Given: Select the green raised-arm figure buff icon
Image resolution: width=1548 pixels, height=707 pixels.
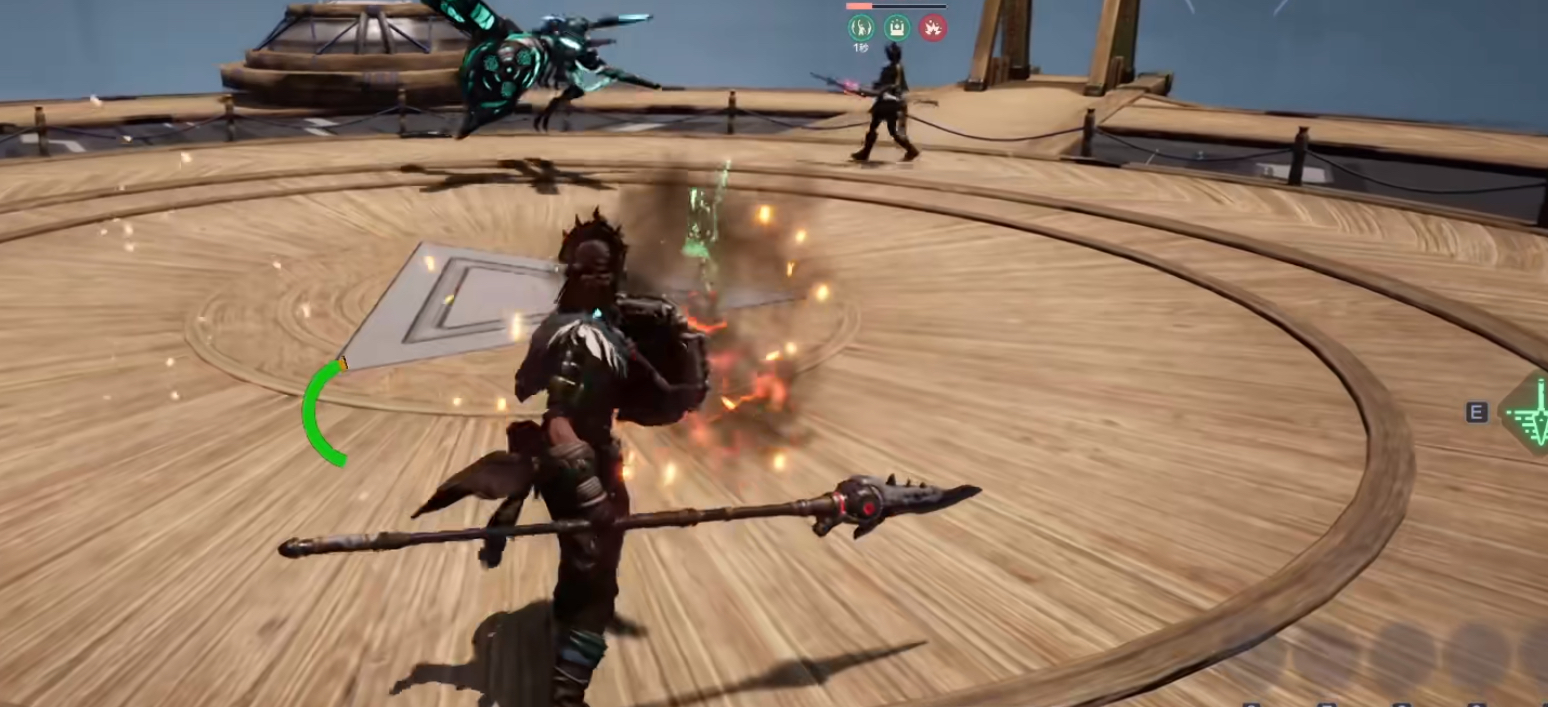Looking at the screenshot, I should tap(860, 28).
